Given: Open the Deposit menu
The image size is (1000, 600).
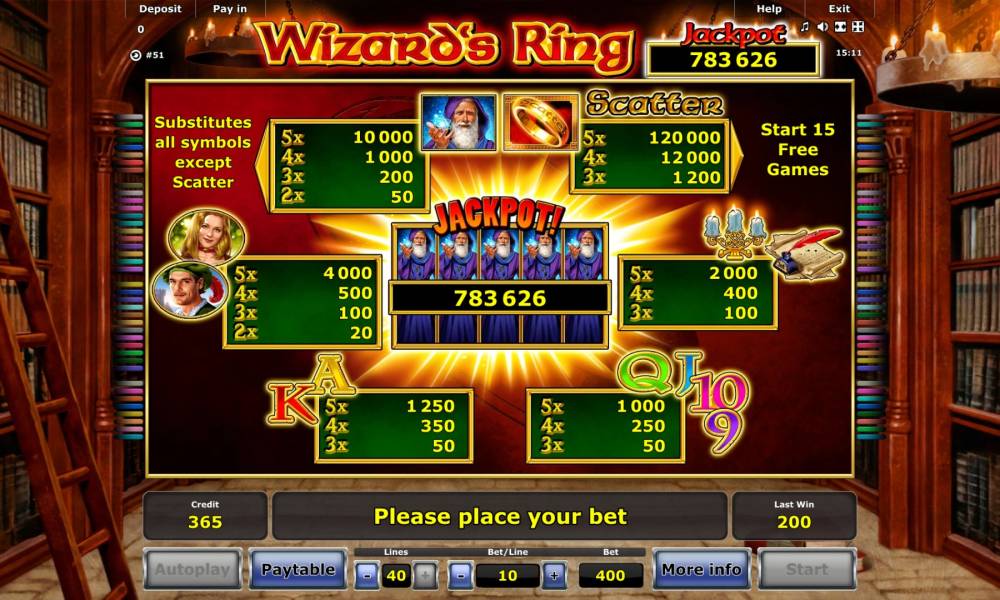Looking at the screenshot, I should point(160,9).
